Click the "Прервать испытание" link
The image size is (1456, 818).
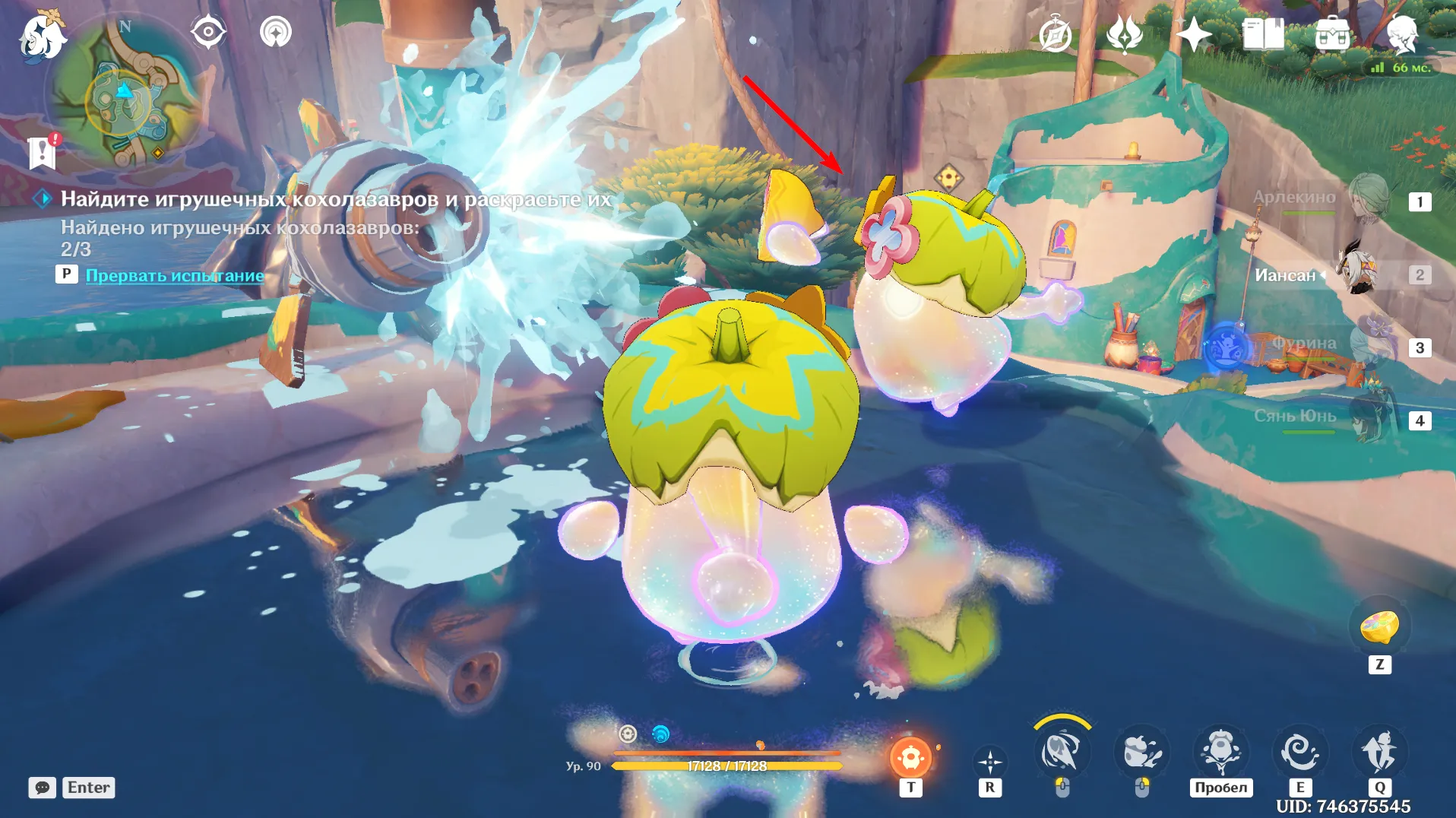(x=175, y=275)
